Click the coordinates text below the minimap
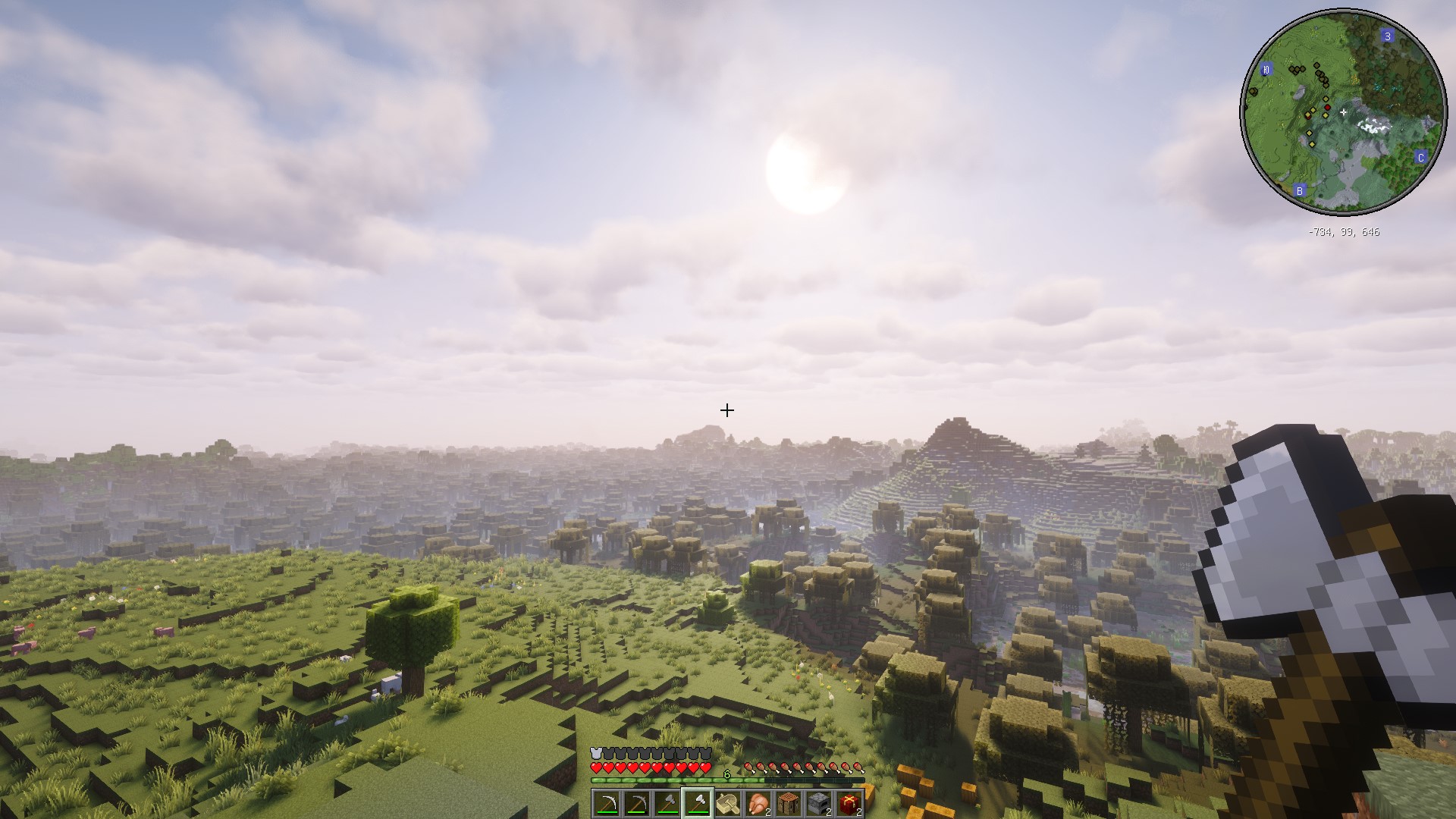This screenshot has height=819, width=1456. pyautogui.click(x=1344, y=231)
